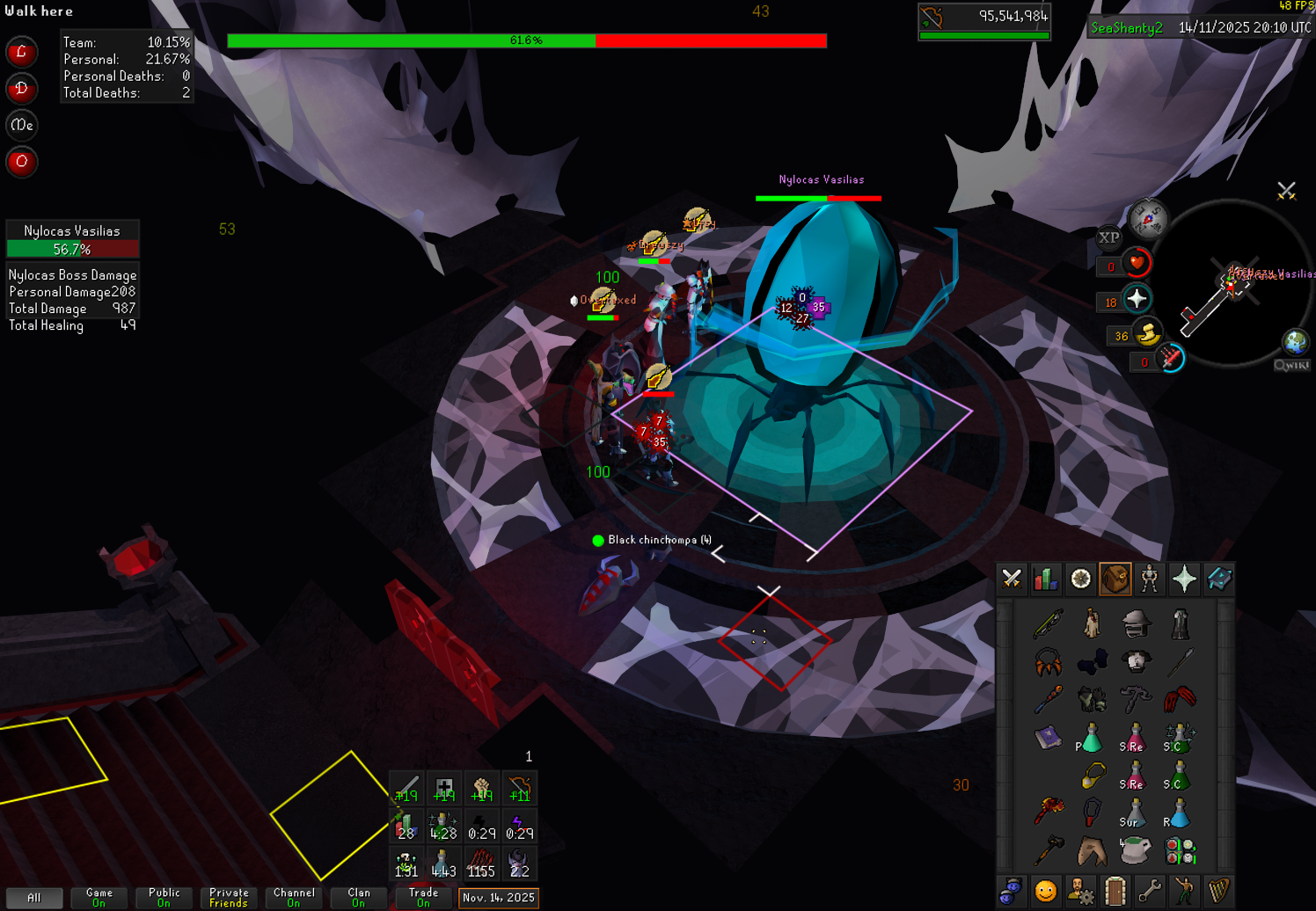Screen dimensions: 1316x911
Task: Select the Game chat filter tab
Action: 99,897
